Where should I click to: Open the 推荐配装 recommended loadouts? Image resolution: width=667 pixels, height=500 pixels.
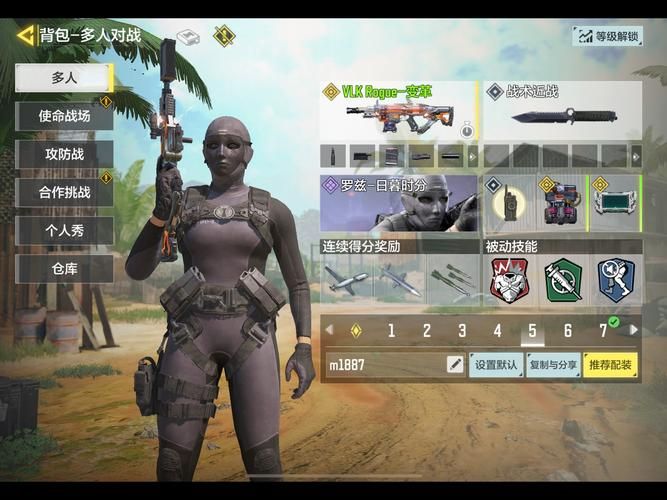tap(610, 365)
